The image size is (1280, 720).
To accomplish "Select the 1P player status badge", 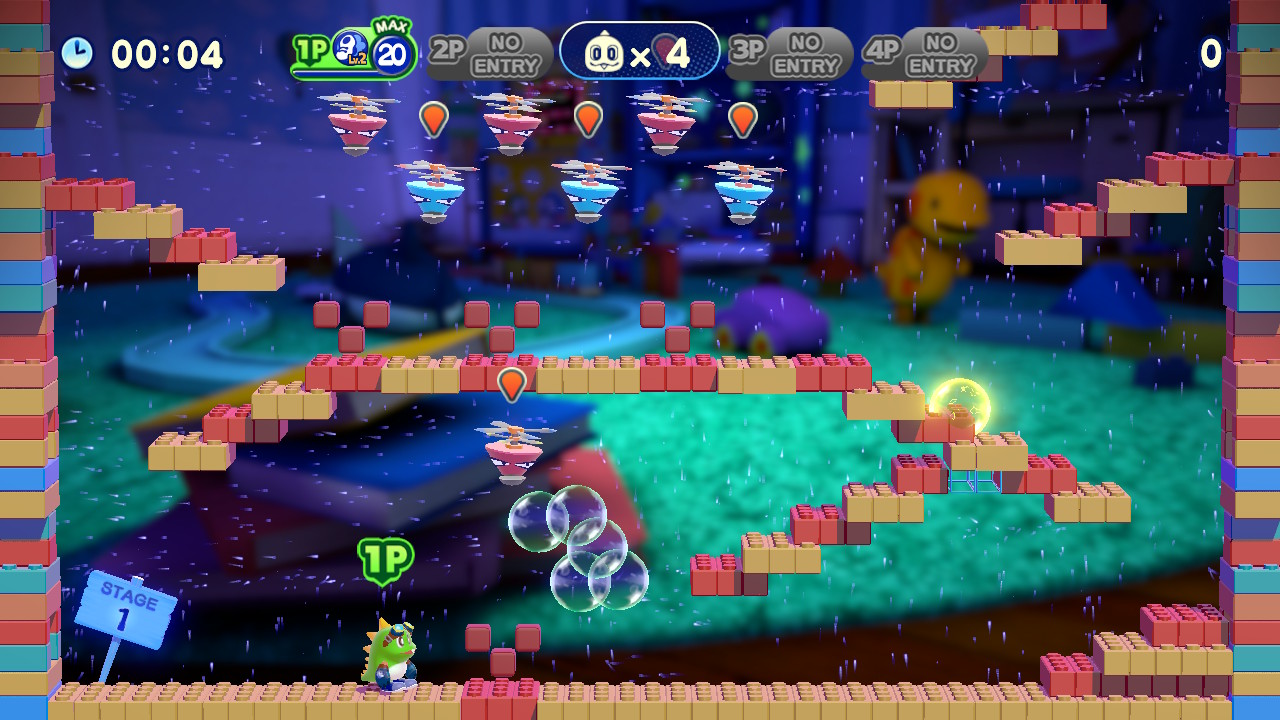I will click(353, 53).
